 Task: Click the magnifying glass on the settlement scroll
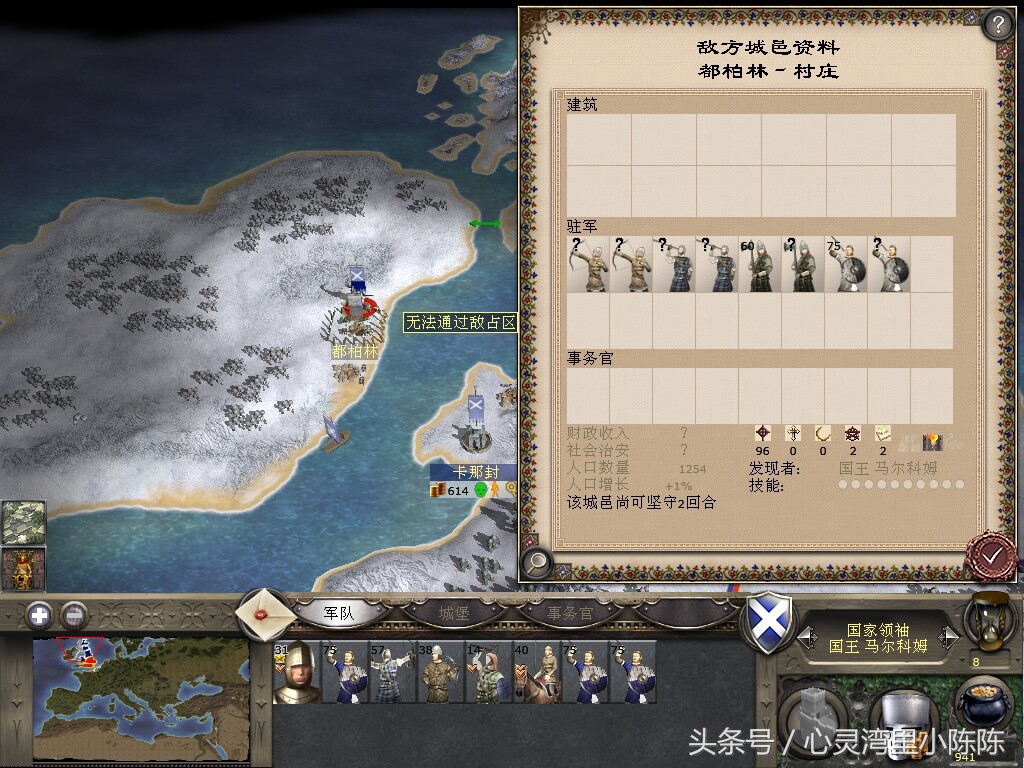(x=537, y=563)
